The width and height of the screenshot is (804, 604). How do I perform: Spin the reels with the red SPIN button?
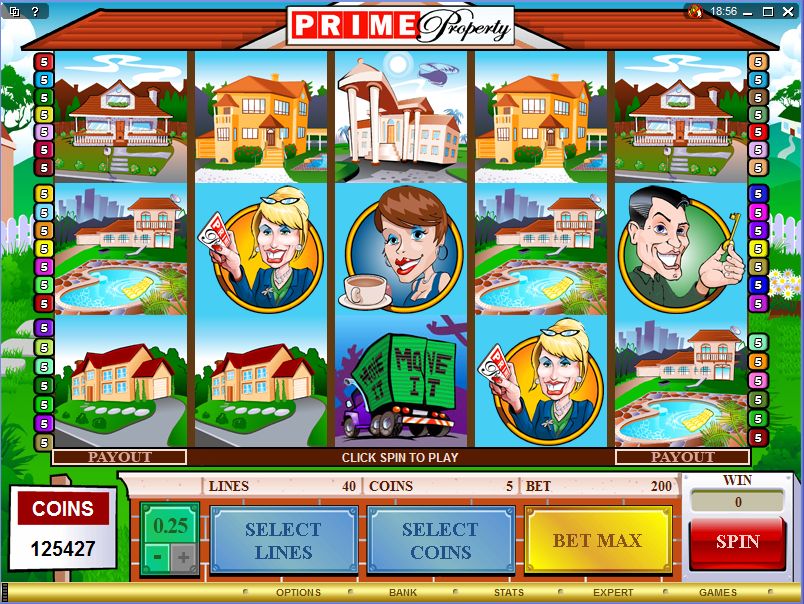[x=737, y=542]
